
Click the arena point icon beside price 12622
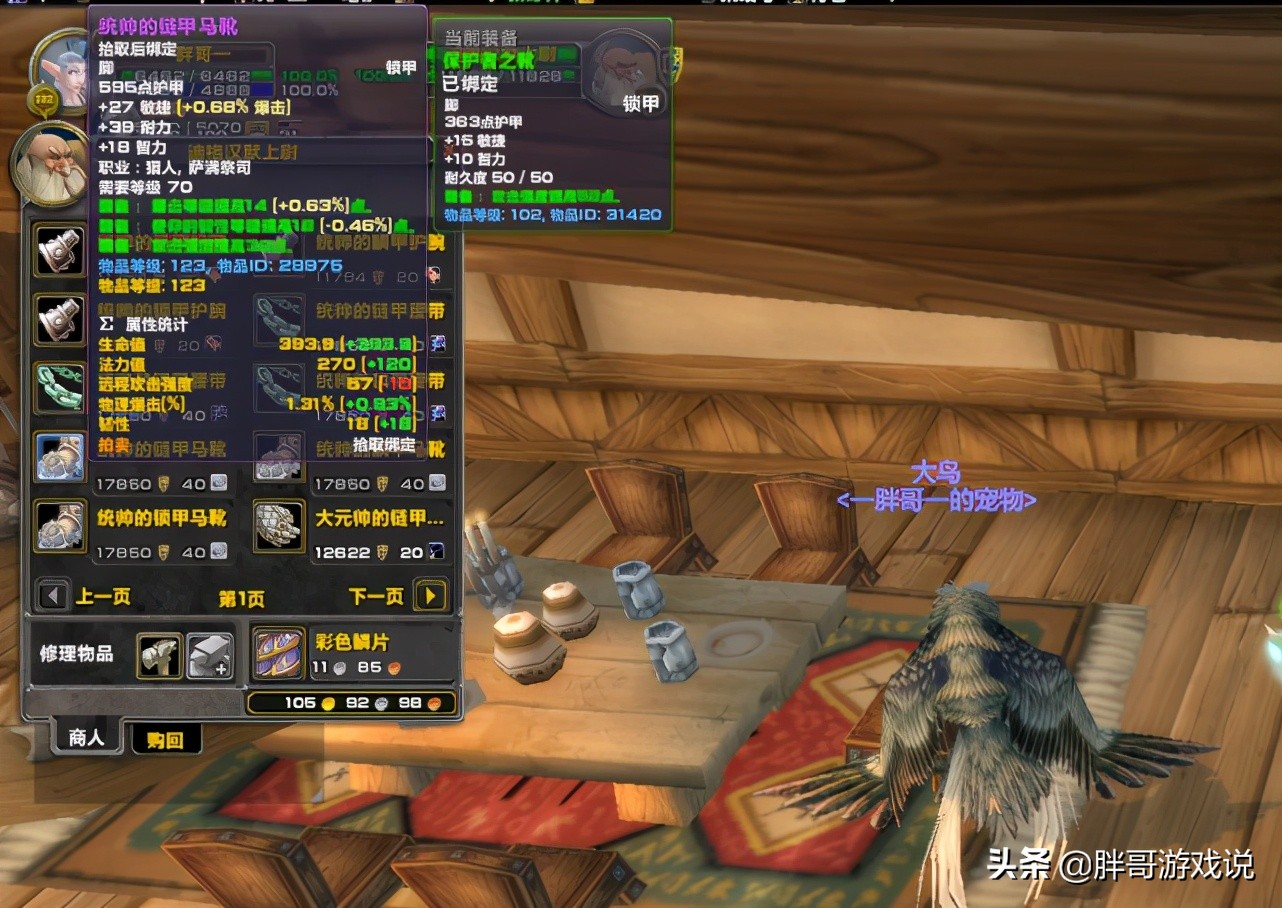click(x=434, y=549)
